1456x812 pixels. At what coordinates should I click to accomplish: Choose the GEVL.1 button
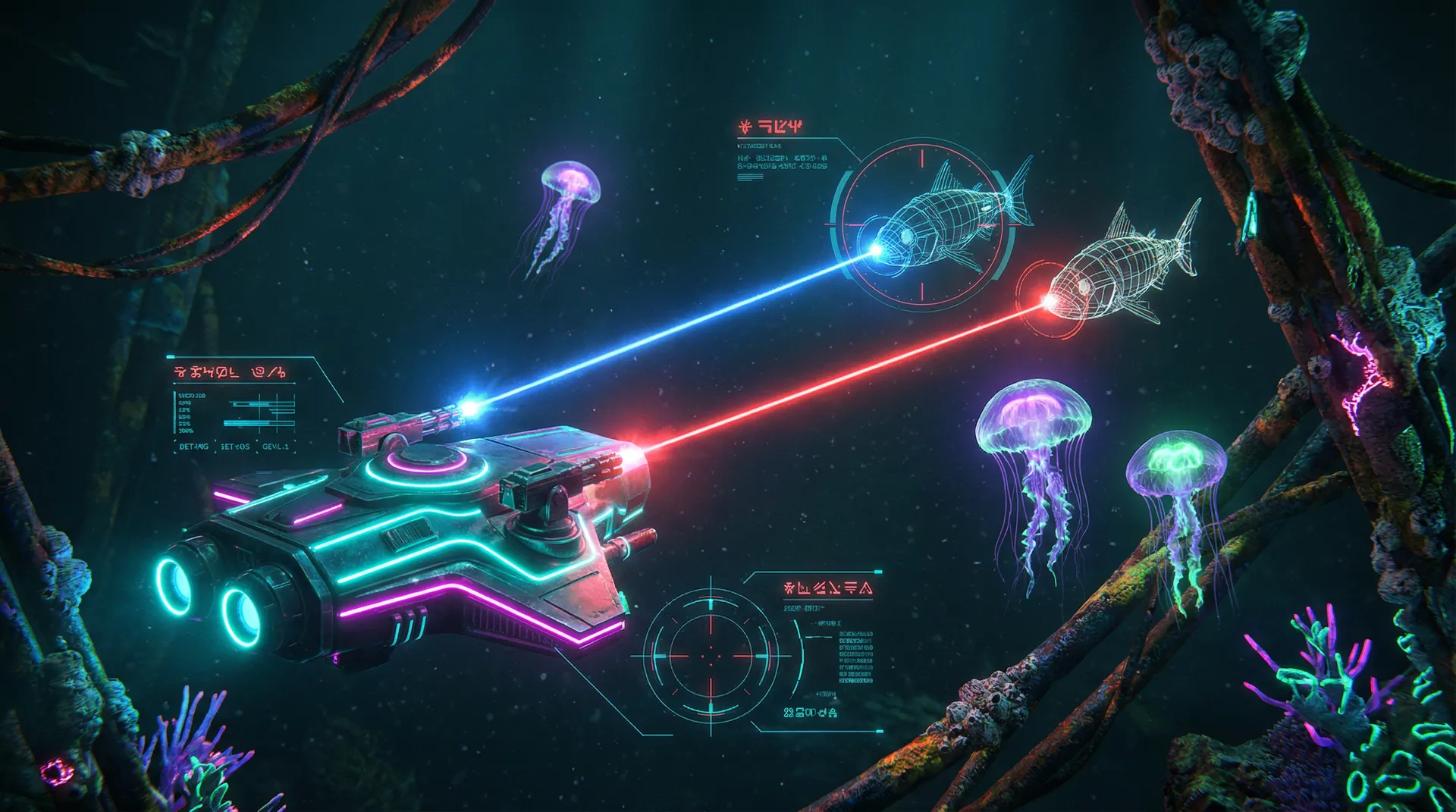(x=275, y=447)
